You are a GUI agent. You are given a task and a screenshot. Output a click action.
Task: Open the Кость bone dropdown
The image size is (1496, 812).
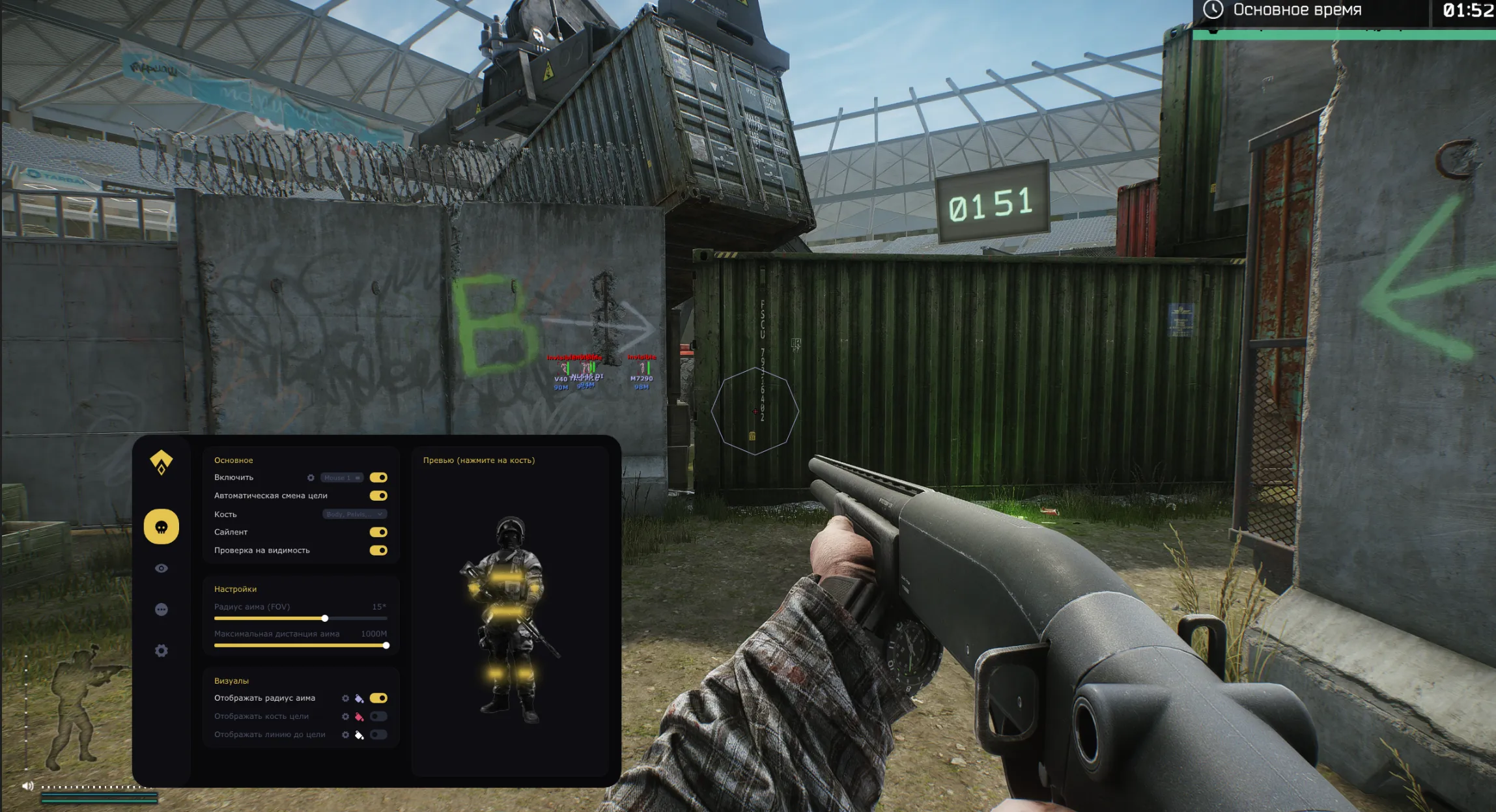point(354,514)
